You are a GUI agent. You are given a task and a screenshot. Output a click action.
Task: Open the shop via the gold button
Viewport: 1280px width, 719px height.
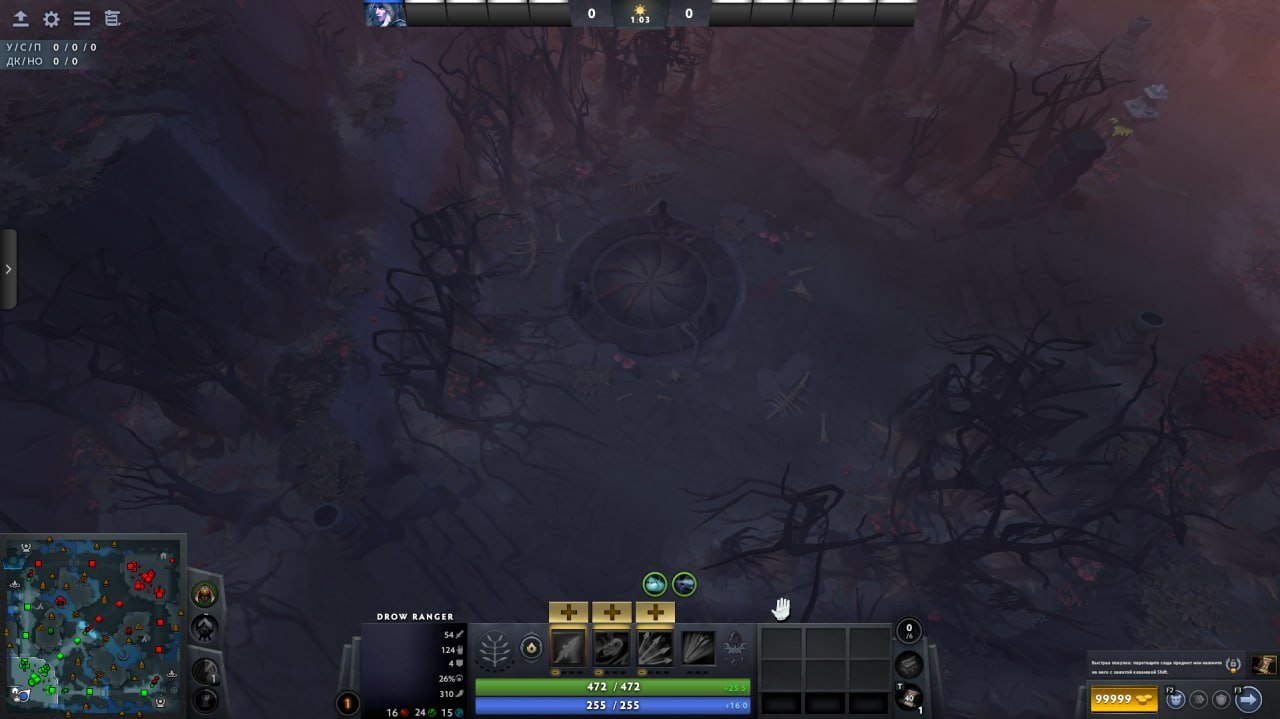click(x=1125, y=698)
